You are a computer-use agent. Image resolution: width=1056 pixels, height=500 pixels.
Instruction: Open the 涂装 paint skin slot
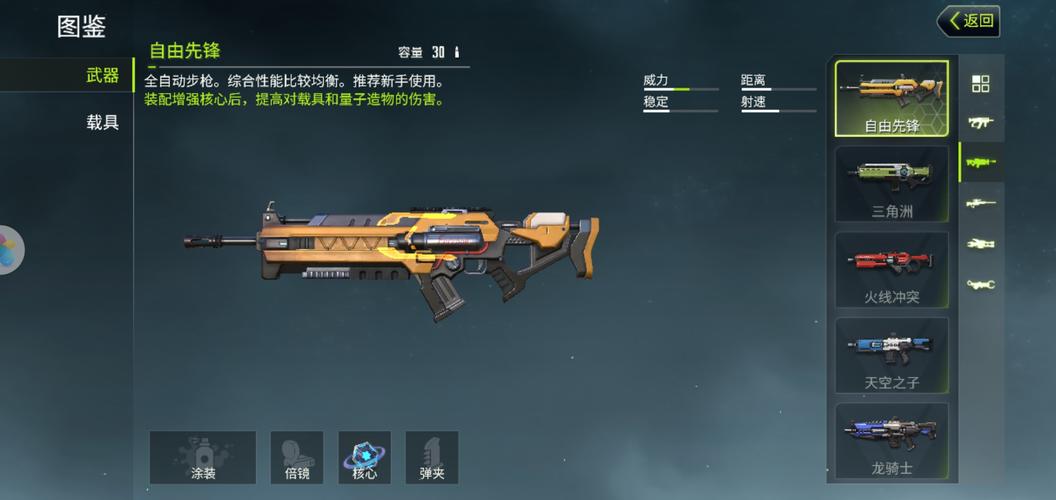click(x=203, y=458)
